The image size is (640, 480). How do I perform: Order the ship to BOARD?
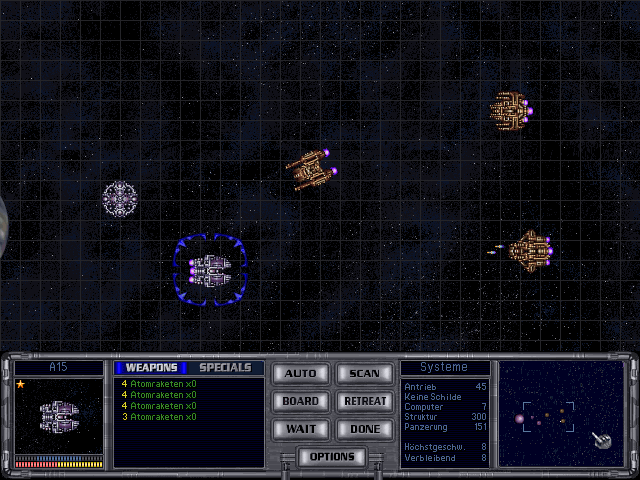tap(300, 402)
